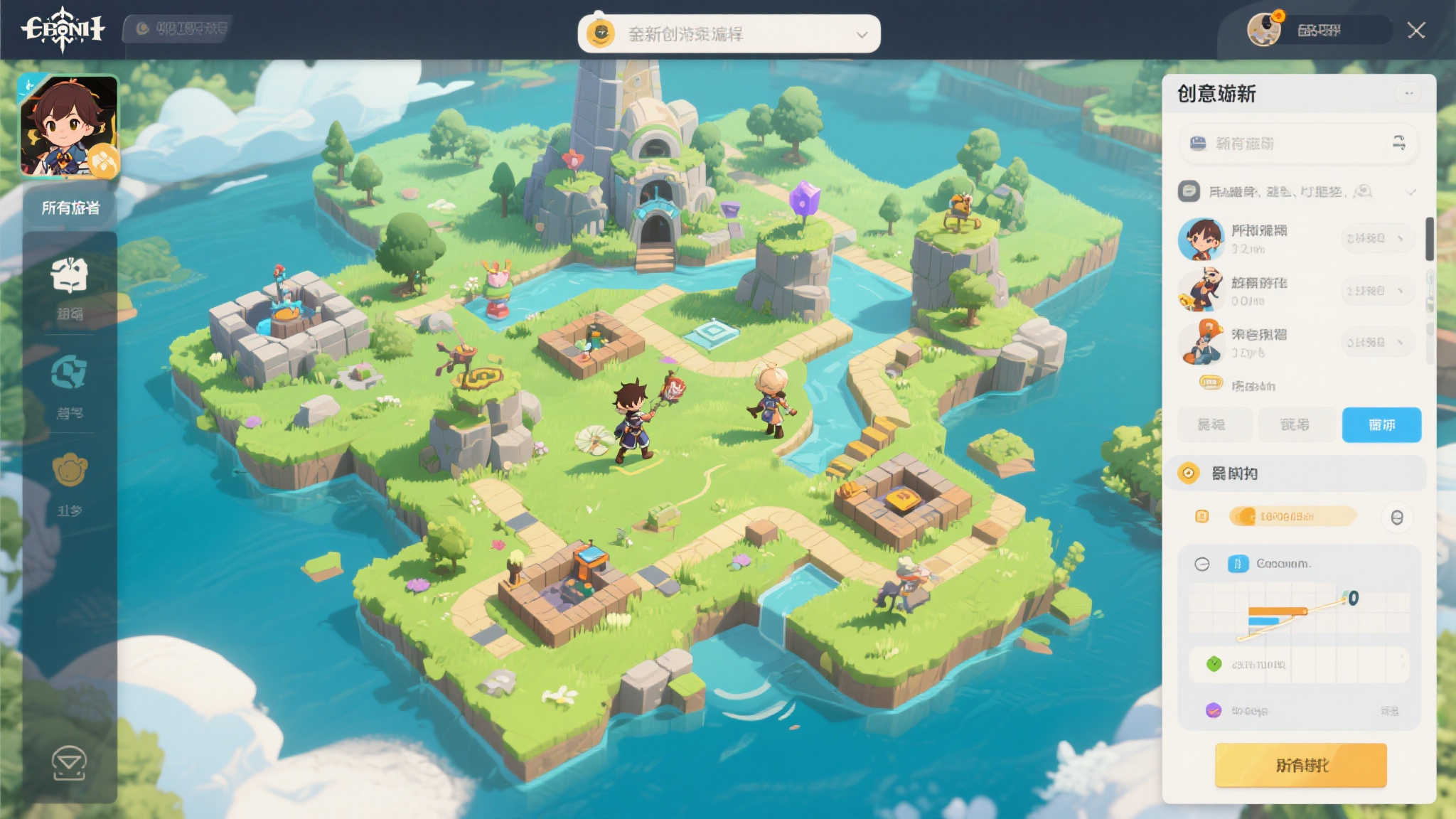Collapse the right panel using its top corner button
1456x819 pixels.
[x=1408, y=93]
